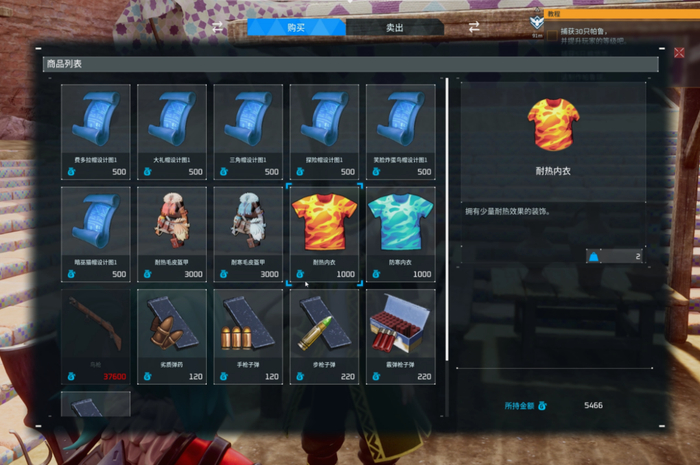
Task: Select the 手枪子弹 handgun ammo item
Action: 248,336
